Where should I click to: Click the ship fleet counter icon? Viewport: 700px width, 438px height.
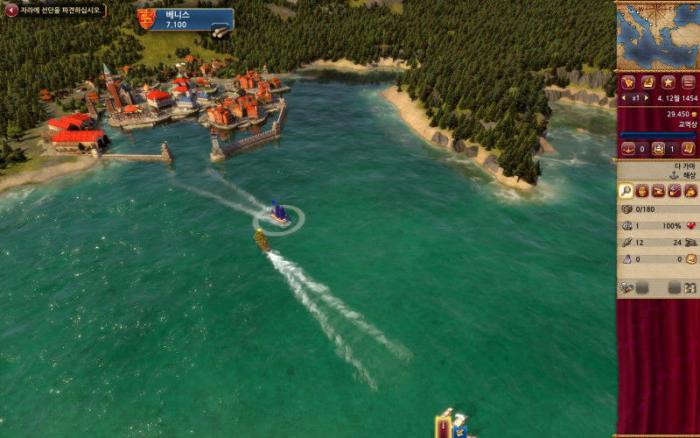tap(628, 148)
